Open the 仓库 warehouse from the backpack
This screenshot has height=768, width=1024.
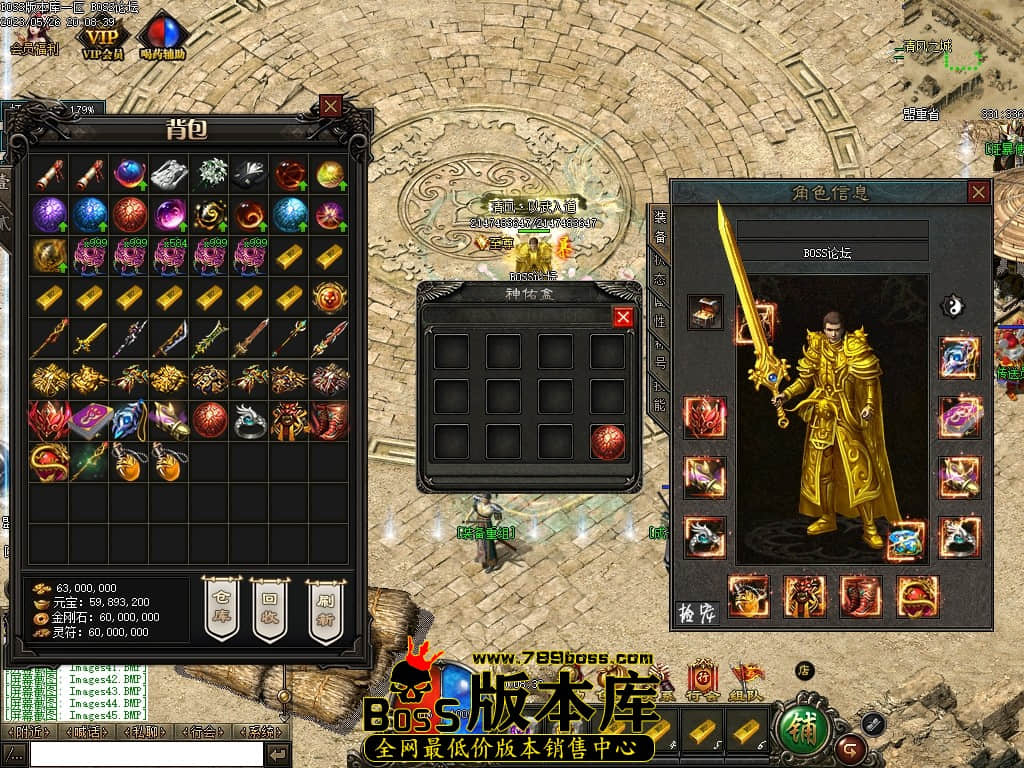coord(222,609)
